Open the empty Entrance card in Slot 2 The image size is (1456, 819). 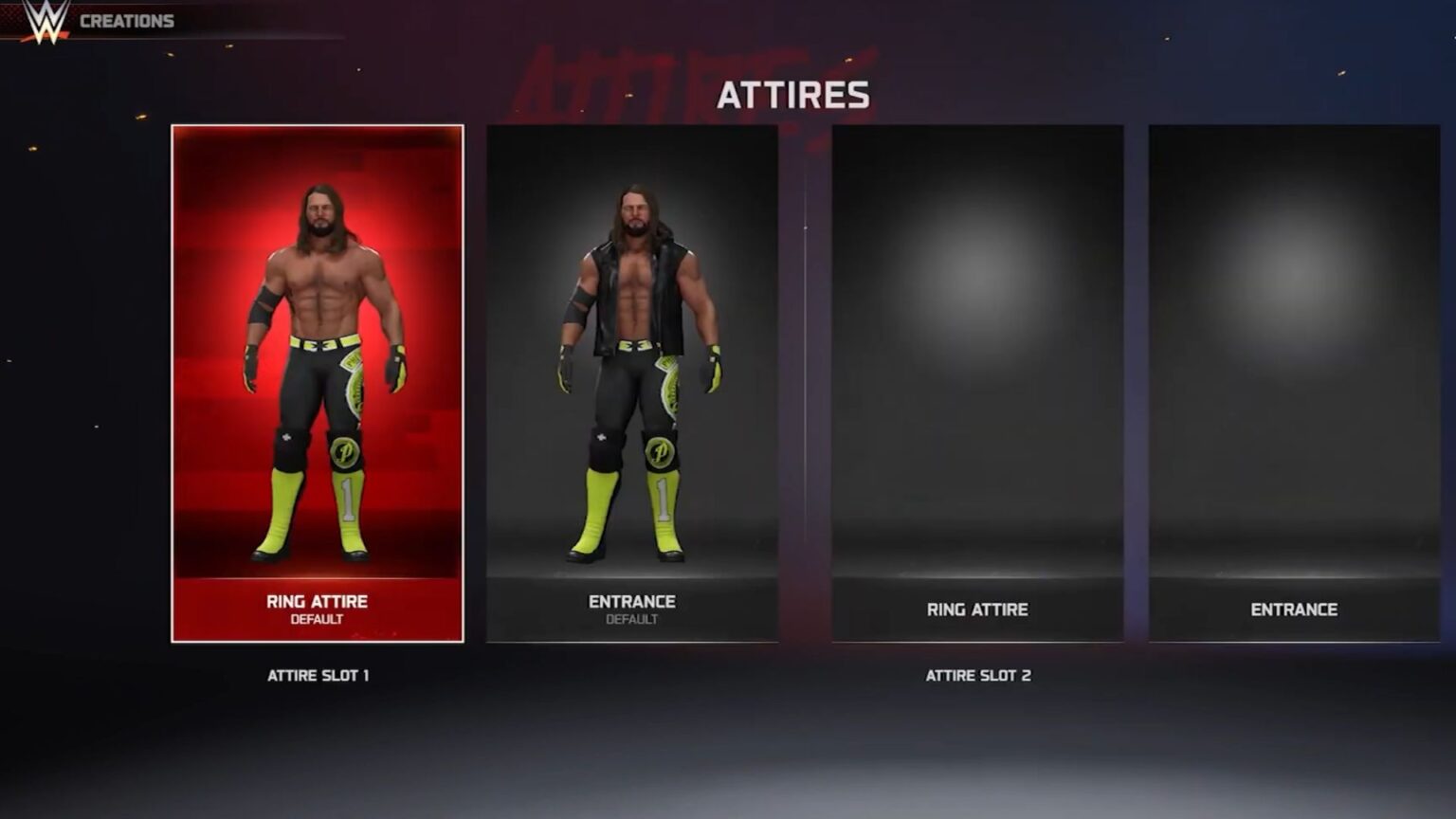pyautogui.click(x=1296, y=379)
